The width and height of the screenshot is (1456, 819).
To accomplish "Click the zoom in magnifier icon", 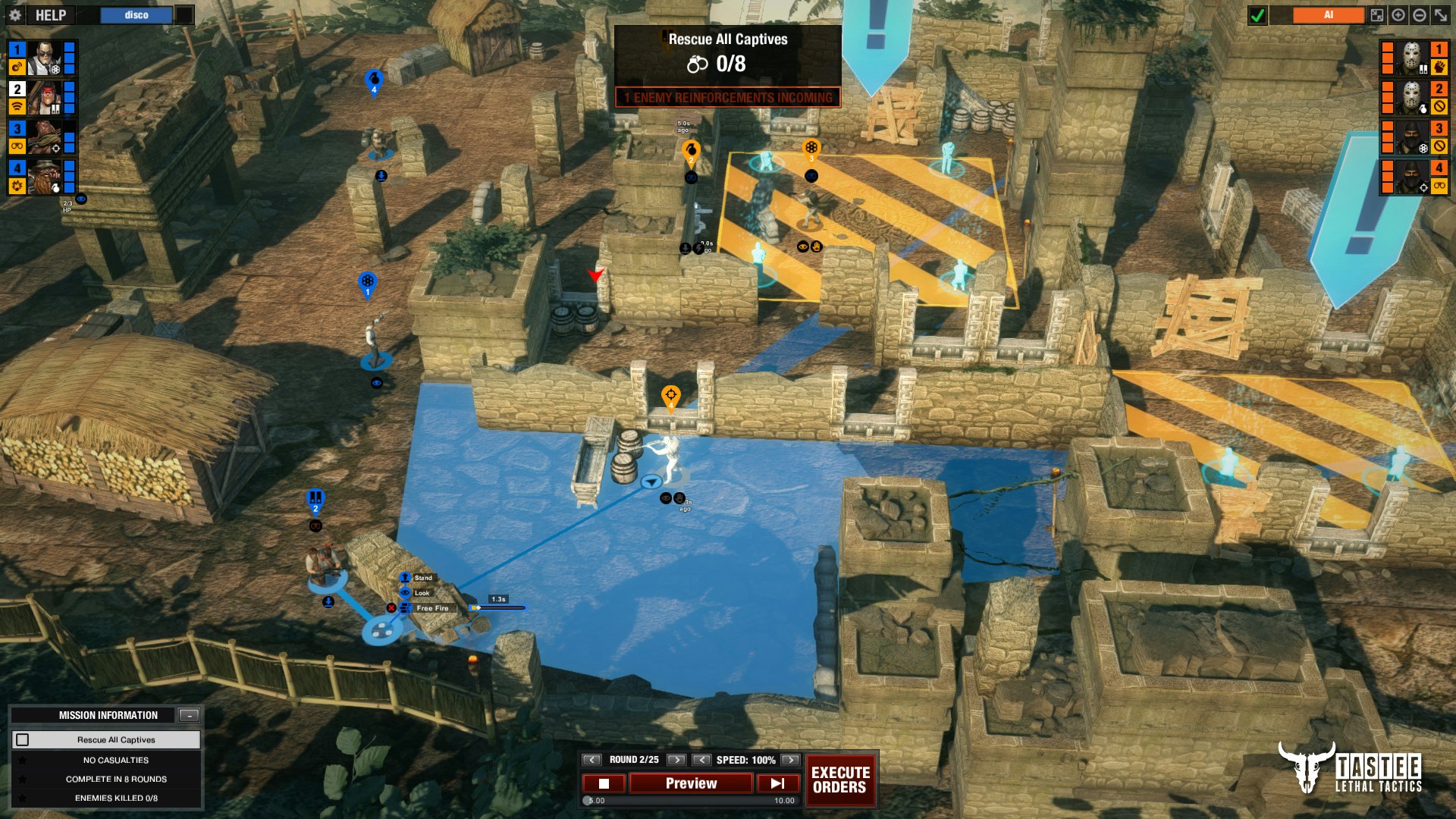I will 1398,15.
